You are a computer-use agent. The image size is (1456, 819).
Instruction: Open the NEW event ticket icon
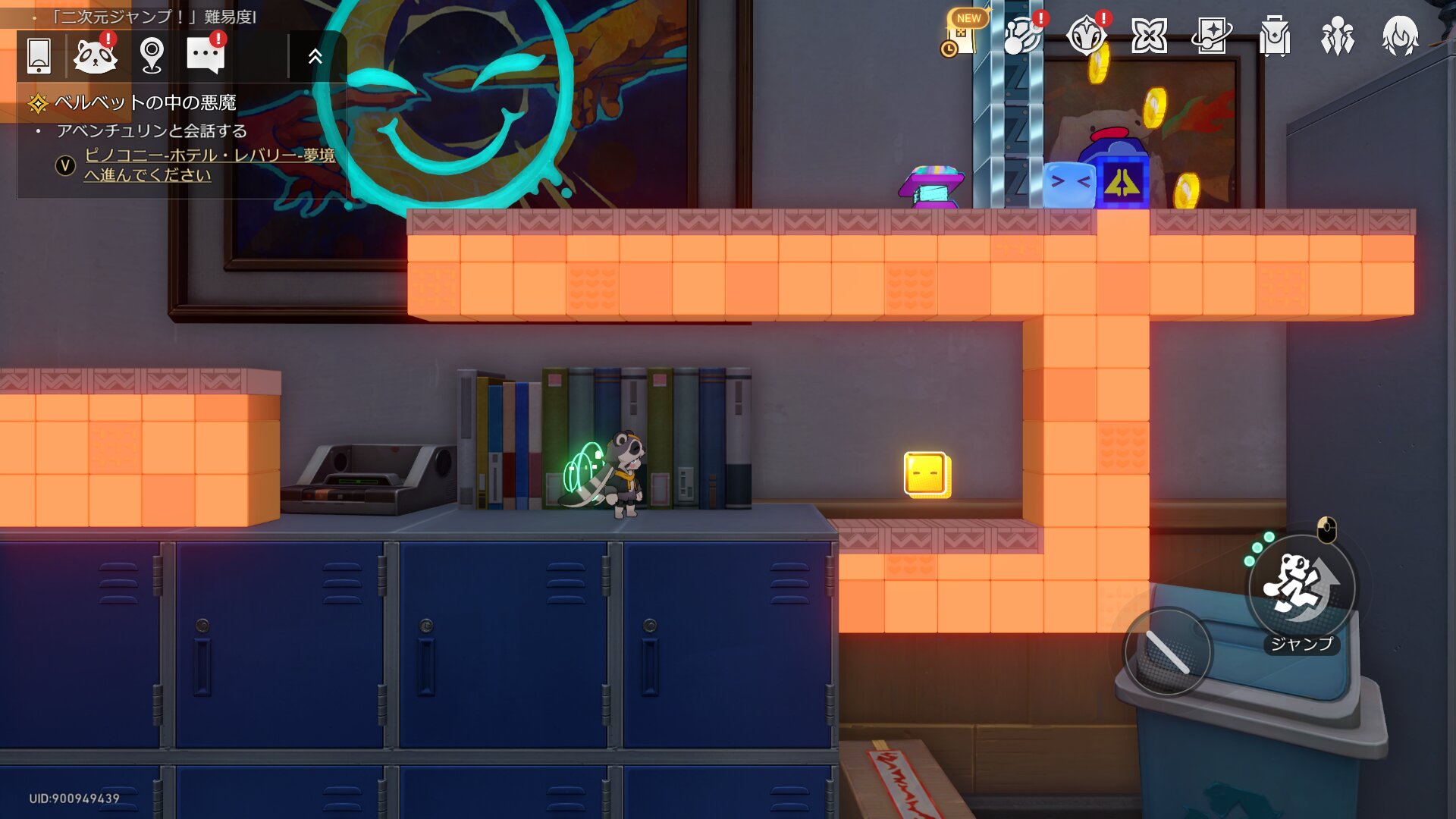click(962, 36)
